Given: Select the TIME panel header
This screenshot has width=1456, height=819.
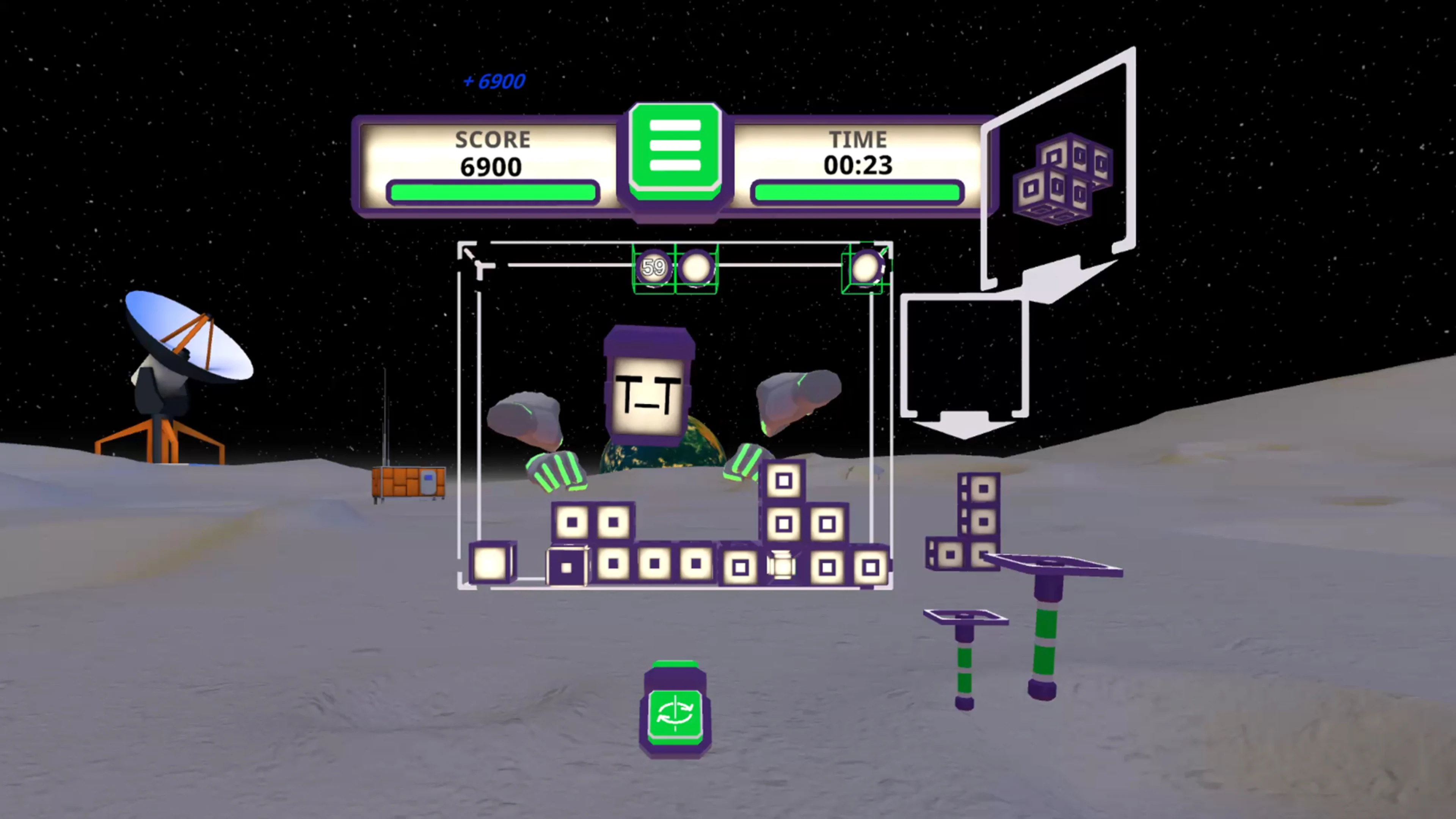Looking at the screenshot, I should click(858, 140).
